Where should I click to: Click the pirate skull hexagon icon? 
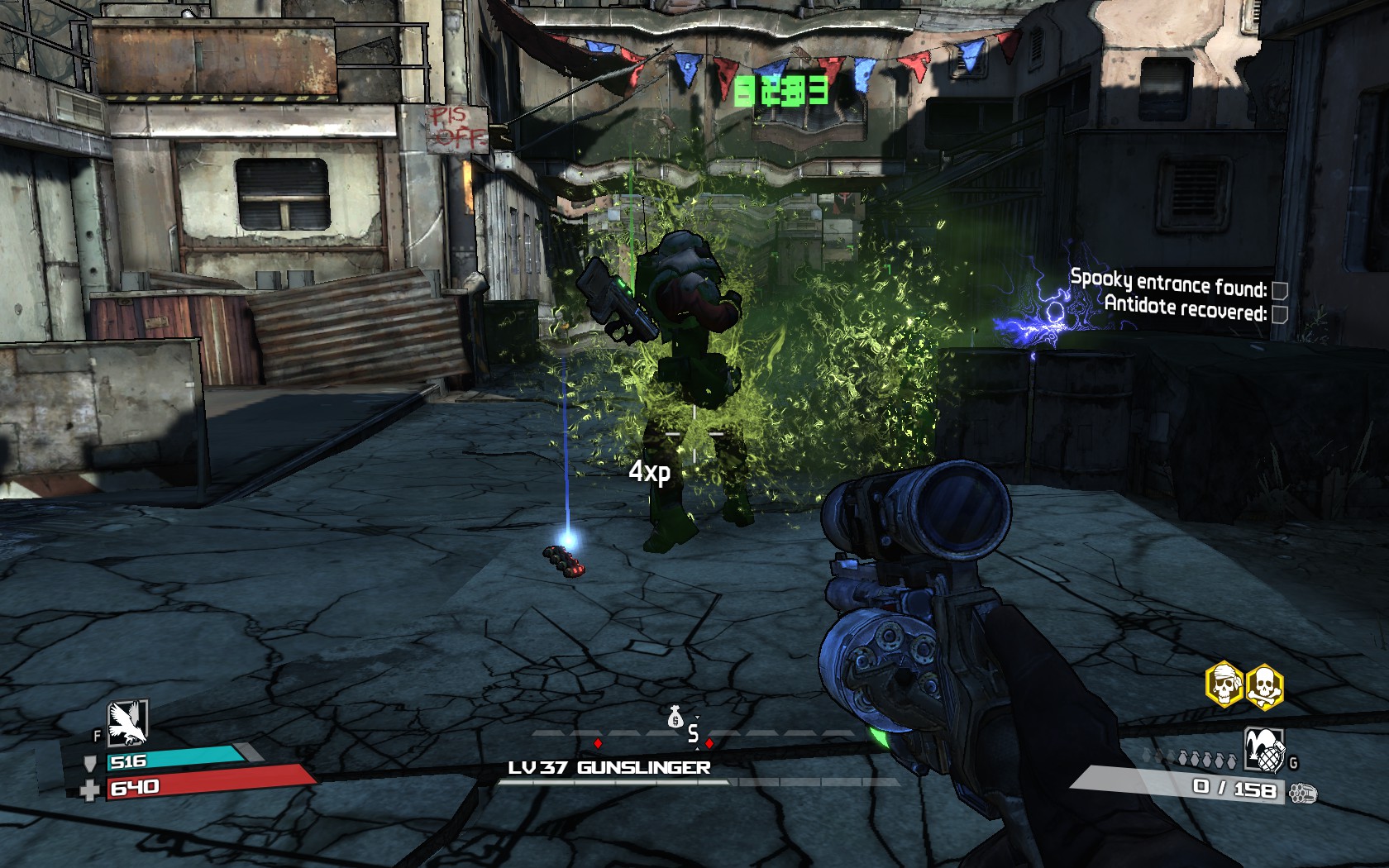point(1224,684)
